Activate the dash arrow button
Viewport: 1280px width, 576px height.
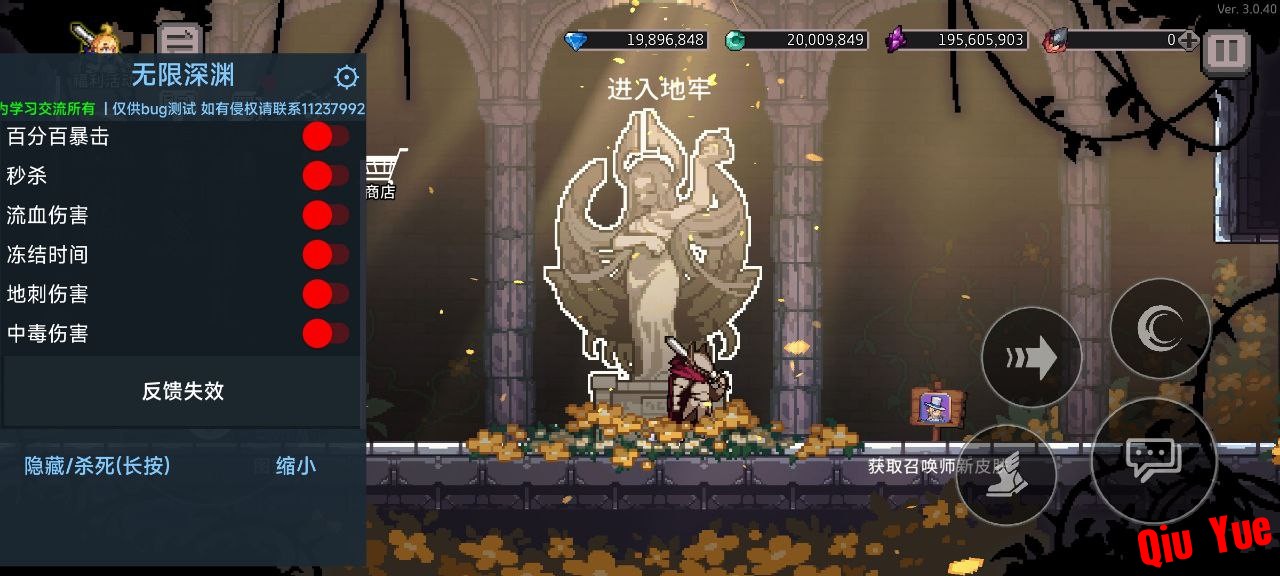(1031, 357)
